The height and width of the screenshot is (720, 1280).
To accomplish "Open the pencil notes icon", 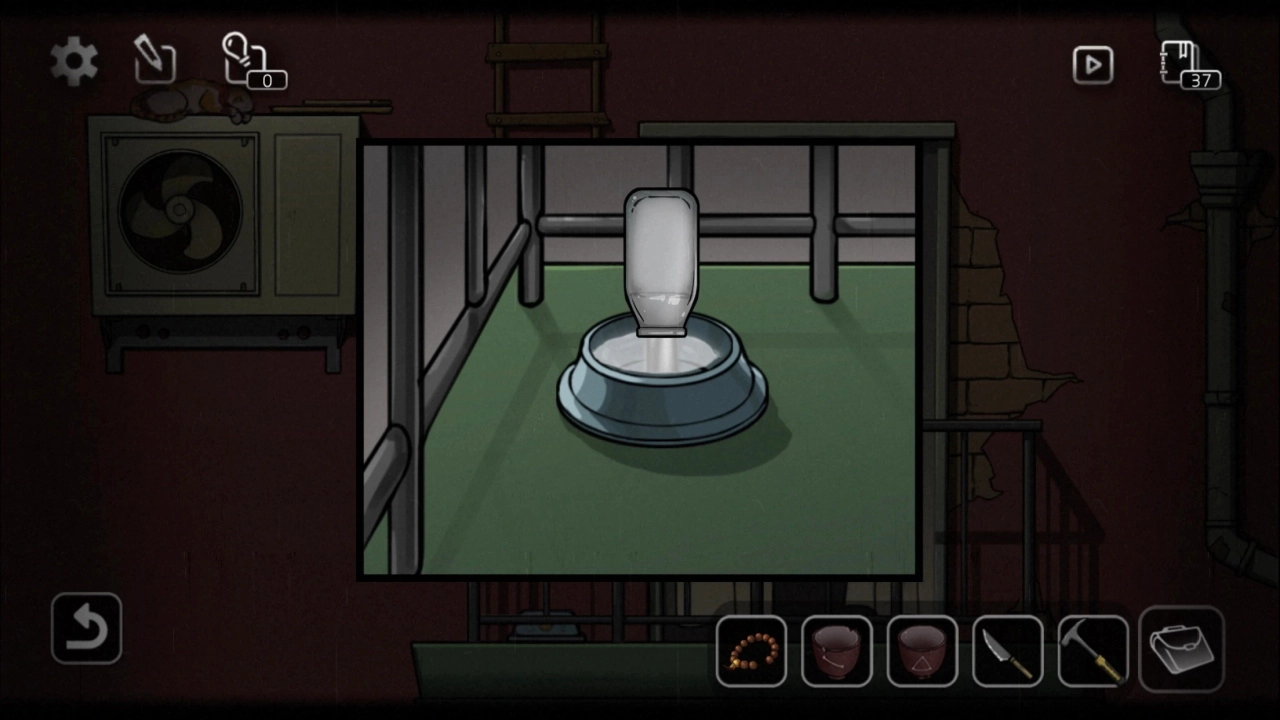I will click(155, 61).
